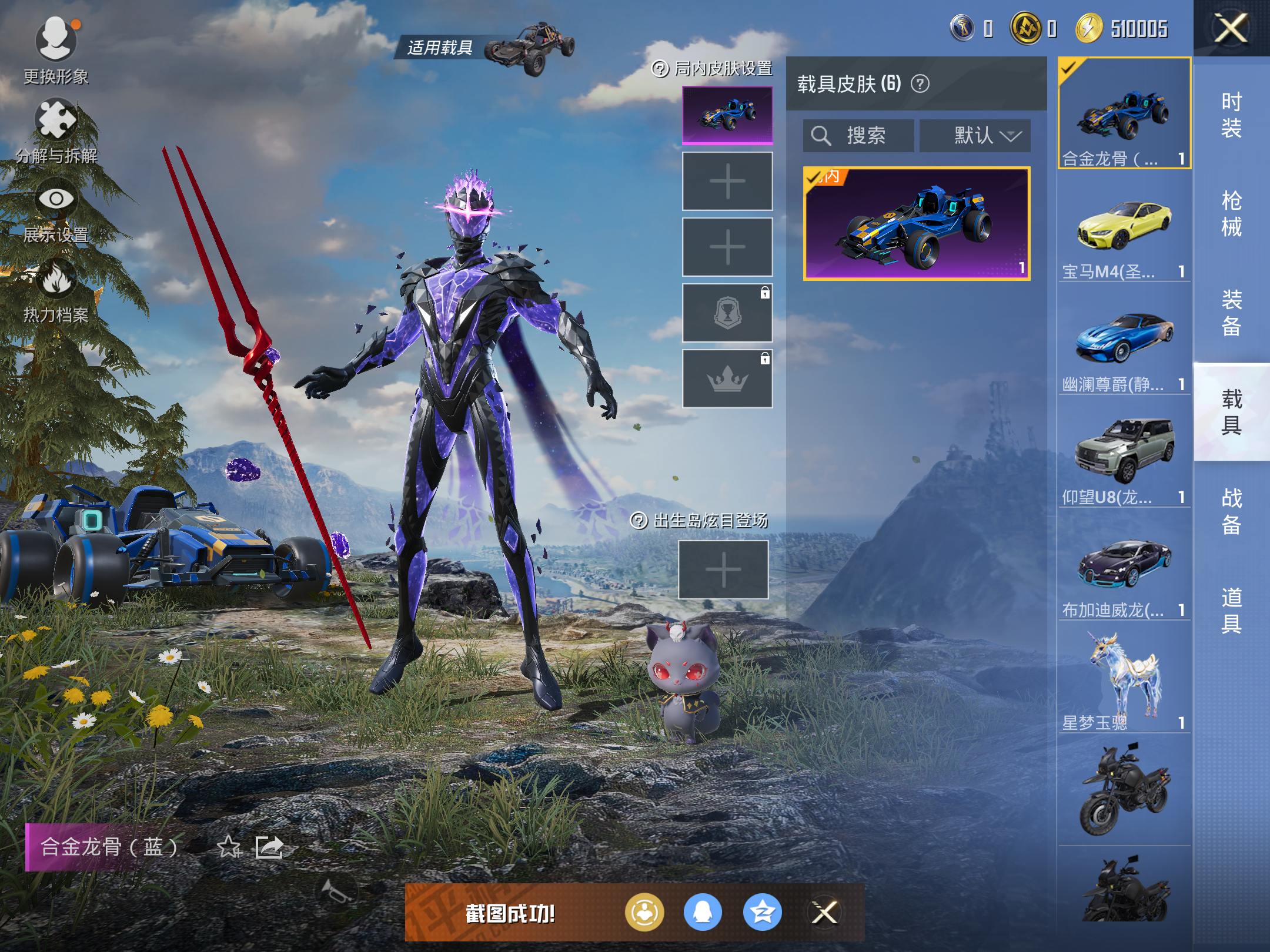Select the 宝马M4 yellow car skin
Viewport: 1270px width, 952px height.
(x=1124, y=228)
